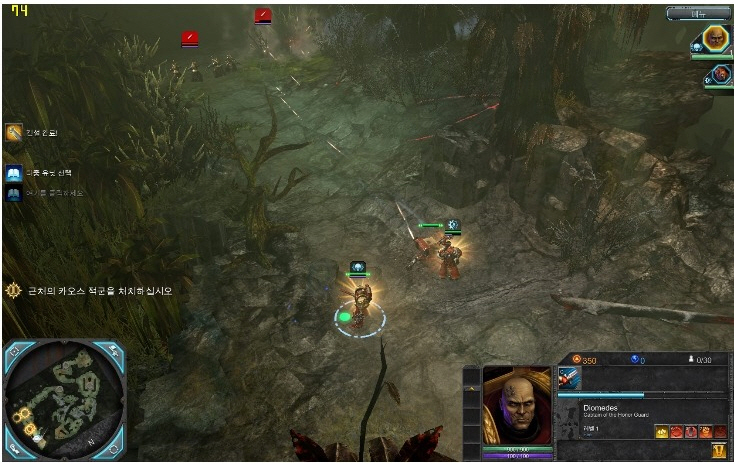This screenshot has height=474, width=743.
Task: Click the circular minimap
Action: tap(64, 401)
